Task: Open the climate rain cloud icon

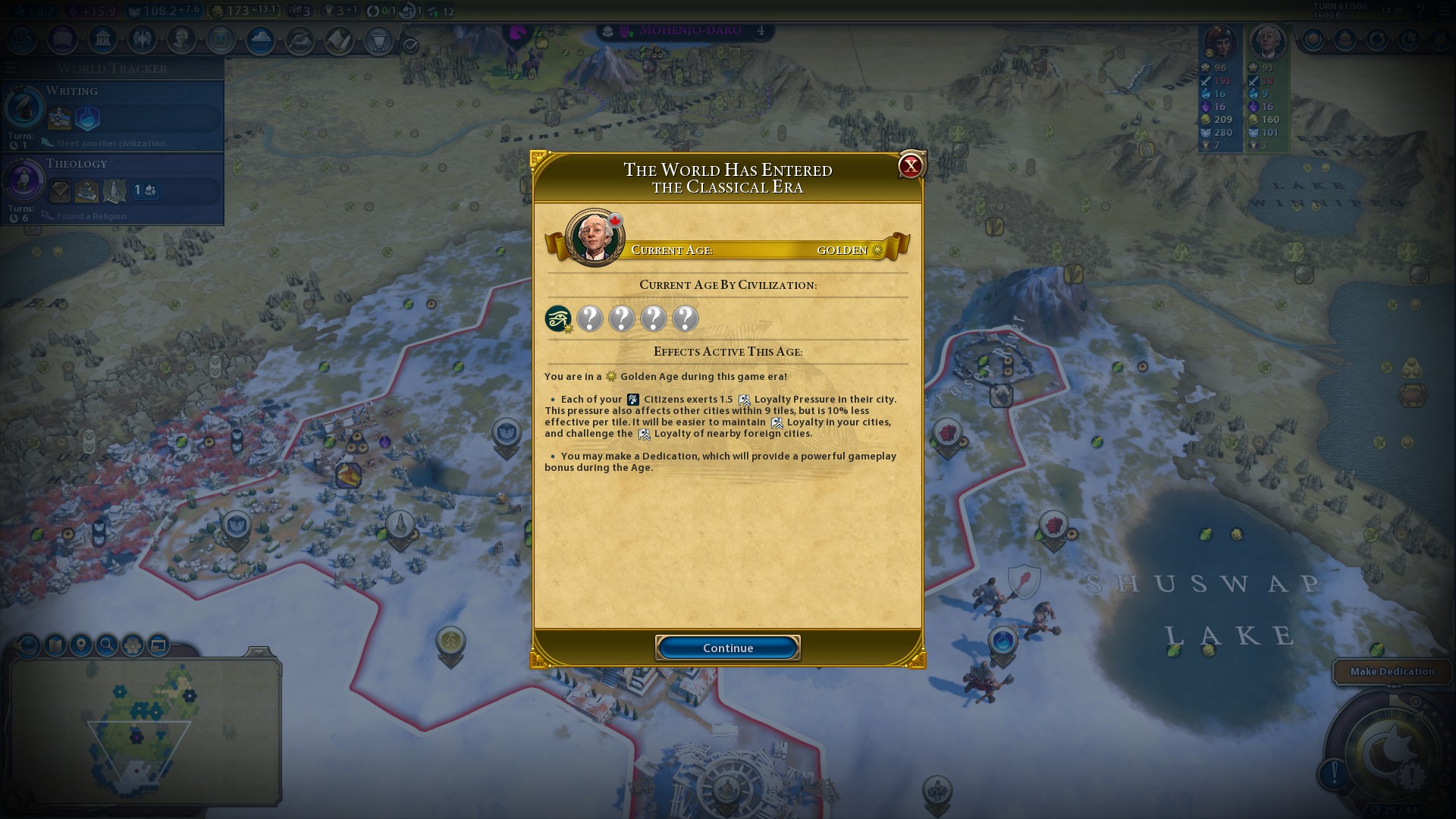Action: point(260,40)
